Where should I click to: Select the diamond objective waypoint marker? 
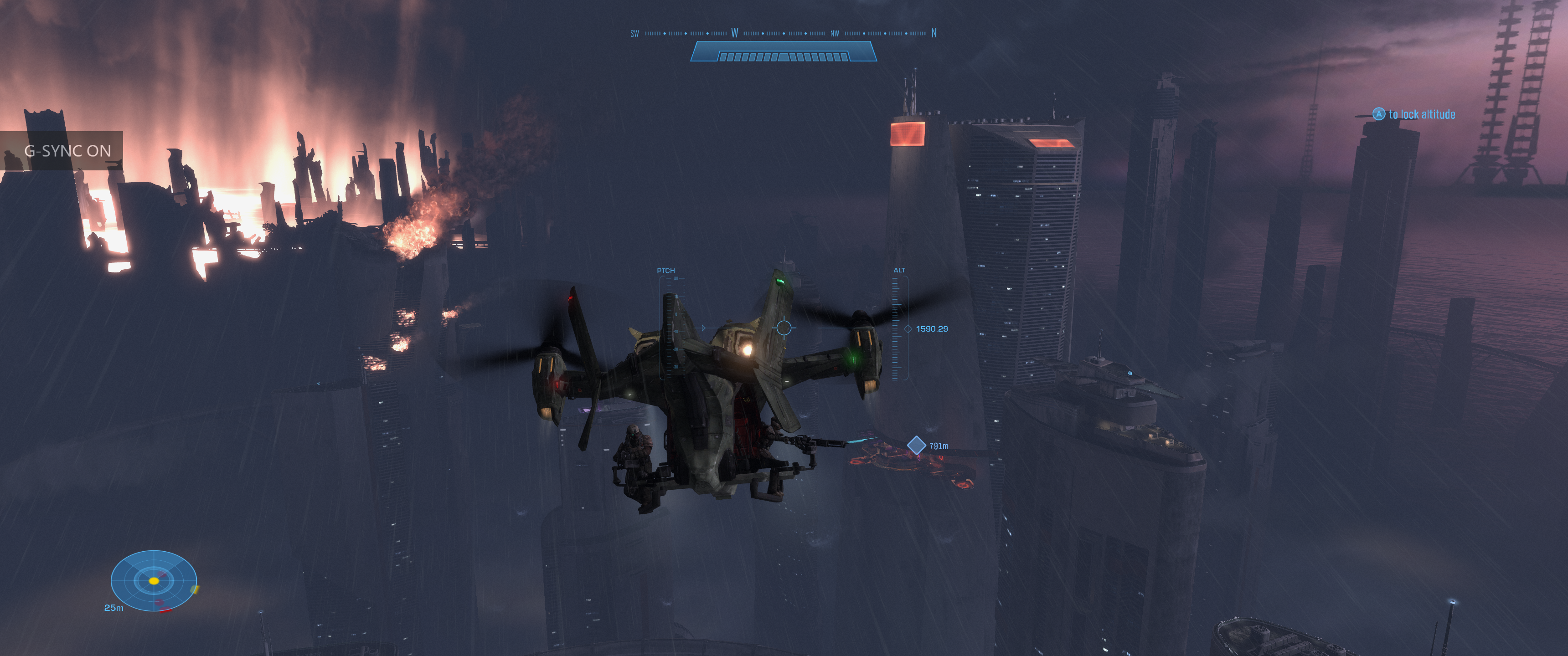tap(916, 445)
